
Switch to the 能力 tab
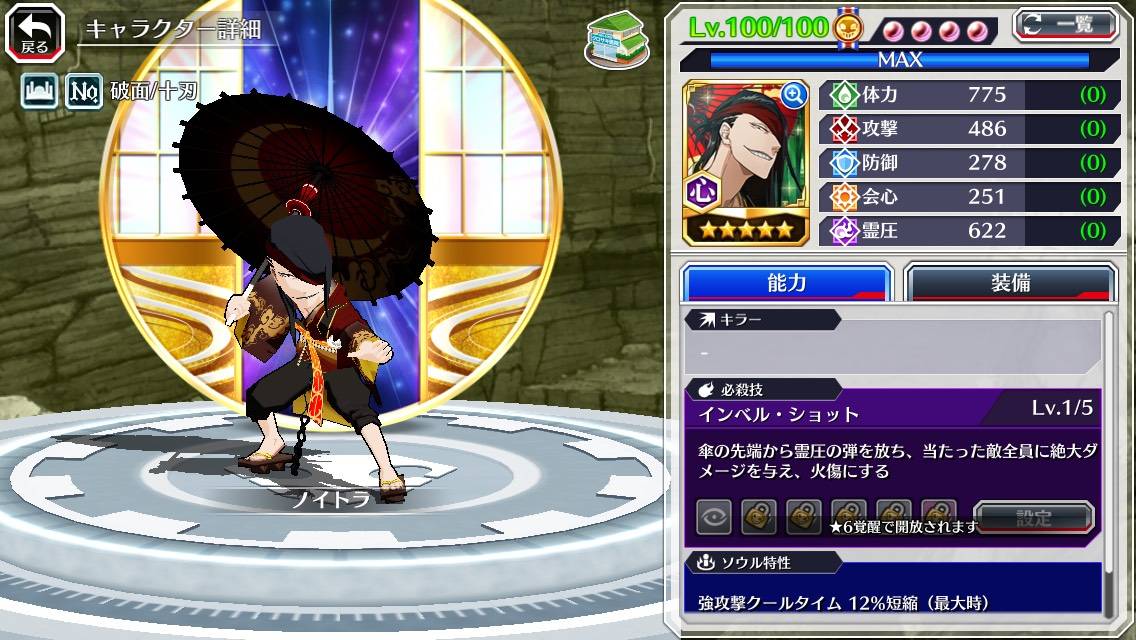tap(786, 283)
